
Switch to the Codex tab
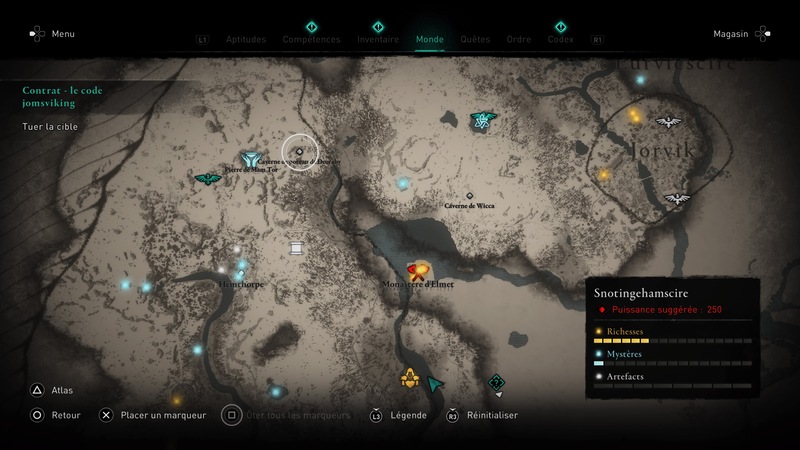pyautogui.click(x=561, y=40)
